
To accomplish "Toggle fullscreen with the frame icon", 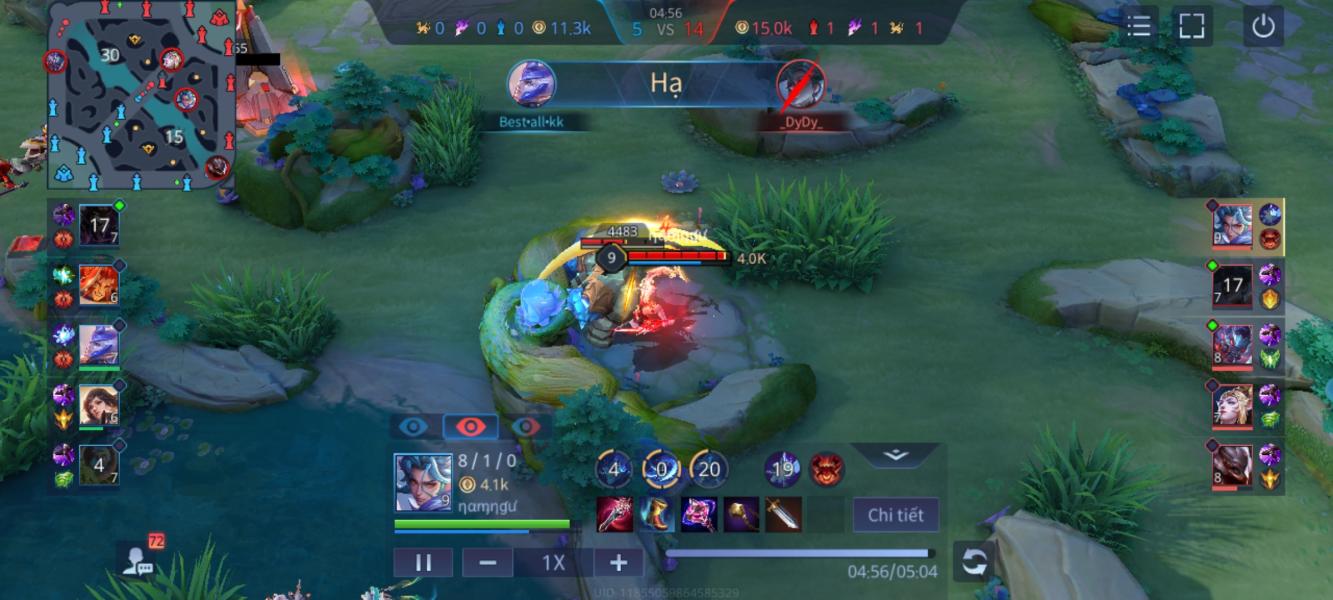I will pos(1191,26).
